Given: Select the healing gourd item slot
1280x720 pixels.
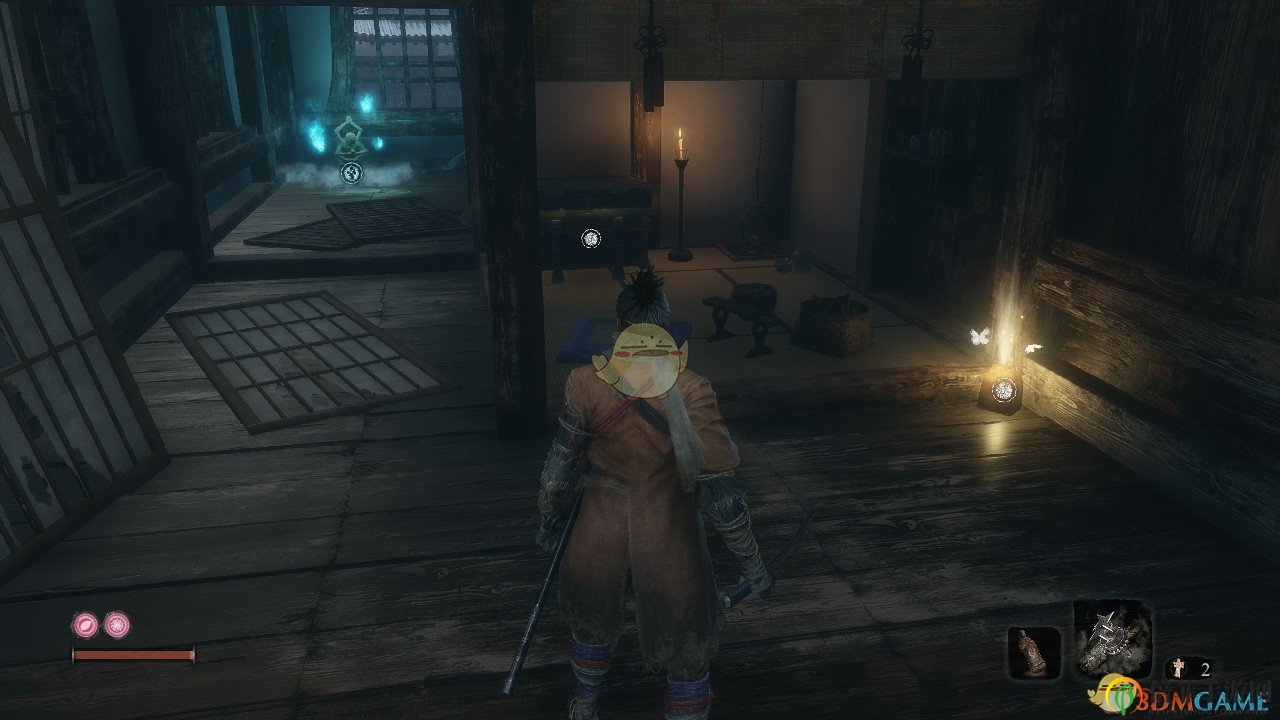Looking at the screenshot, I should 1033,653.
